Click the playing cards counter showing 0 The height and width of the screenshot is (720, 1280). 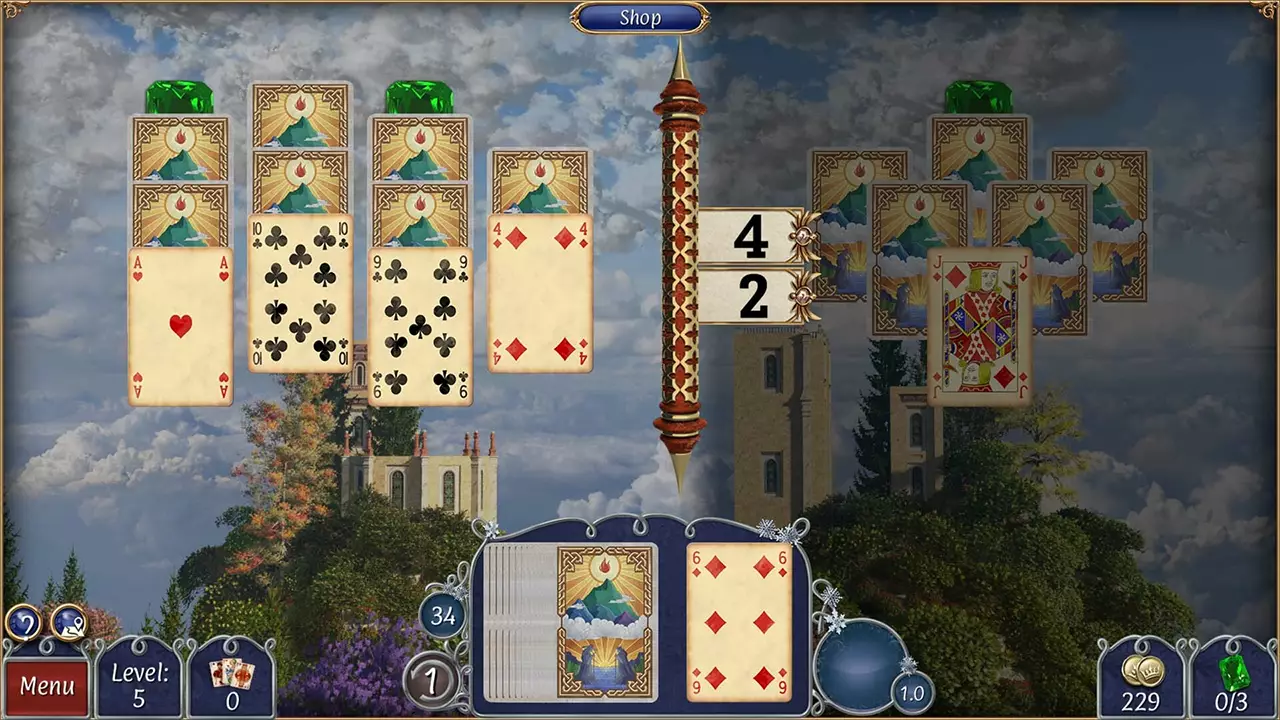pos(231,686)
